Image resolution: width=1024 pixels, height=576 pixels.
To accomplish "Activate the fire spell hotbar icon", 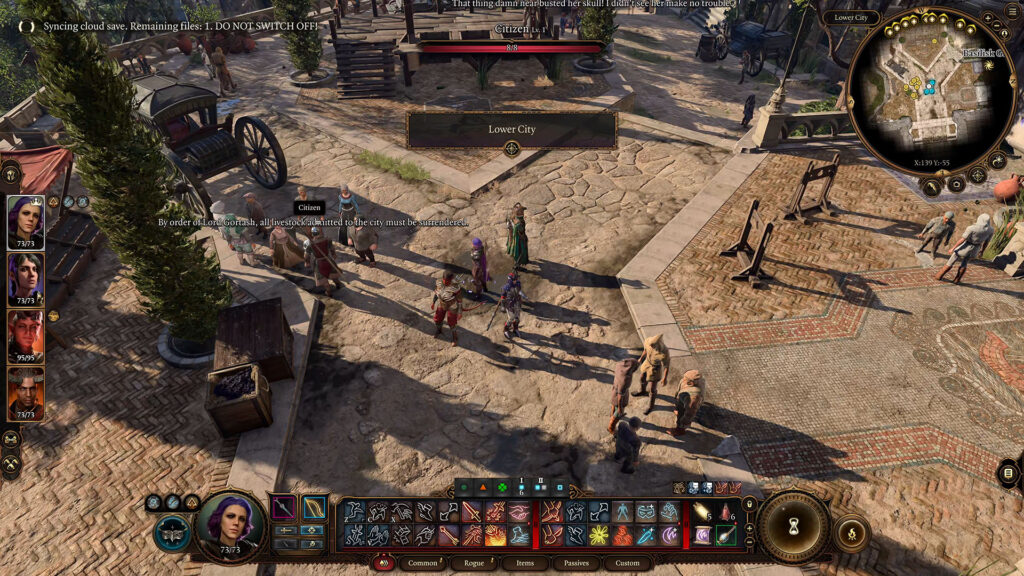I will (496, 536).
